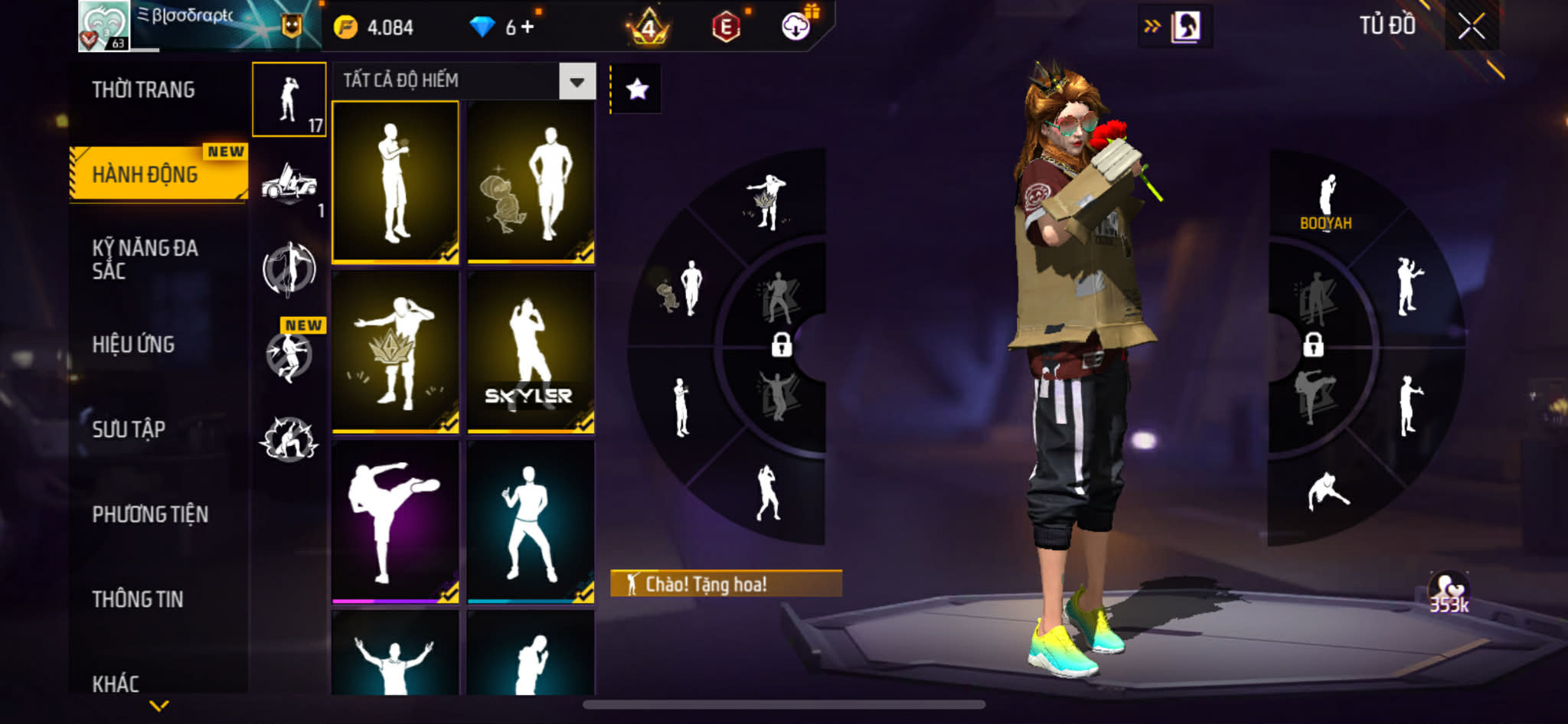This screenshot has height=724, width=1568.
Task: Open the Thông Tin section
Action: point(138,599)
